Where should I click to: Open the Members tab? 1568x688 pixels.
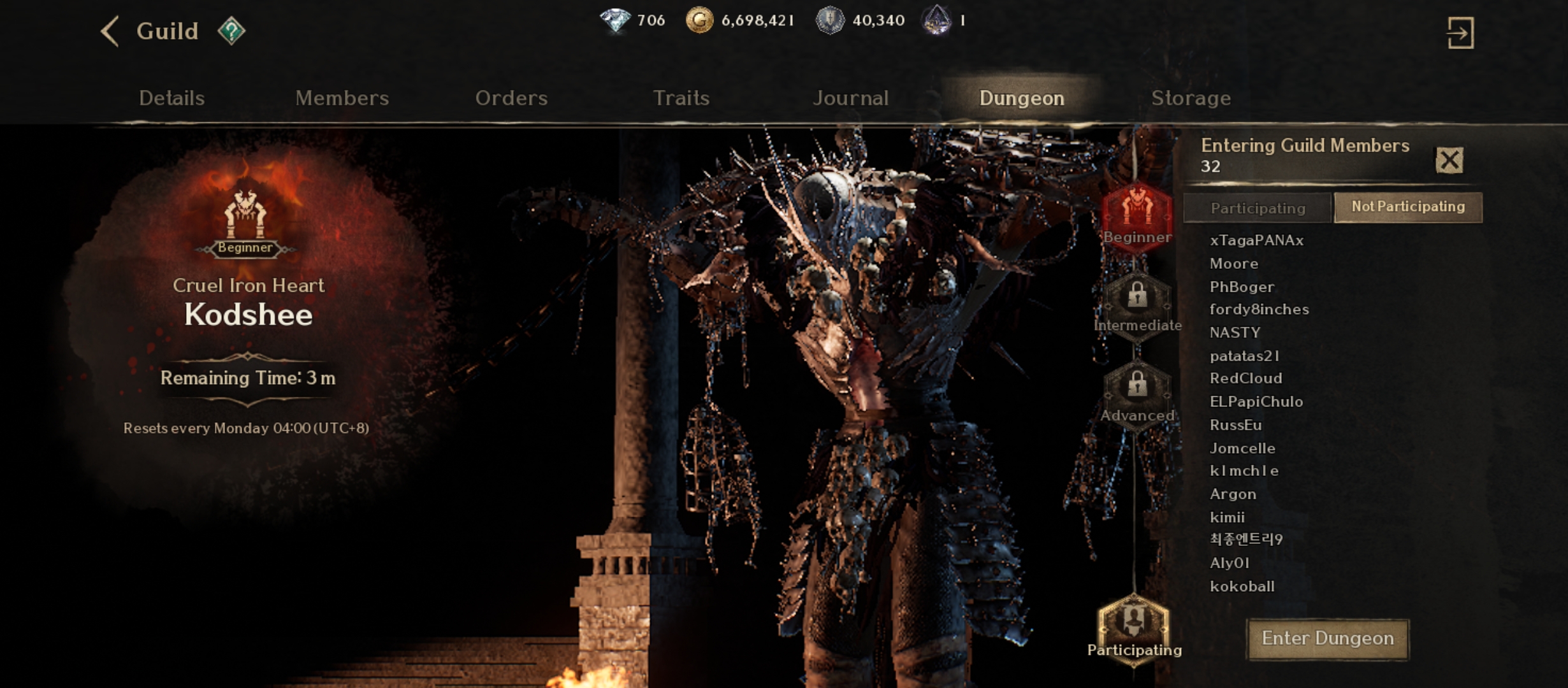tap(342, 98)
